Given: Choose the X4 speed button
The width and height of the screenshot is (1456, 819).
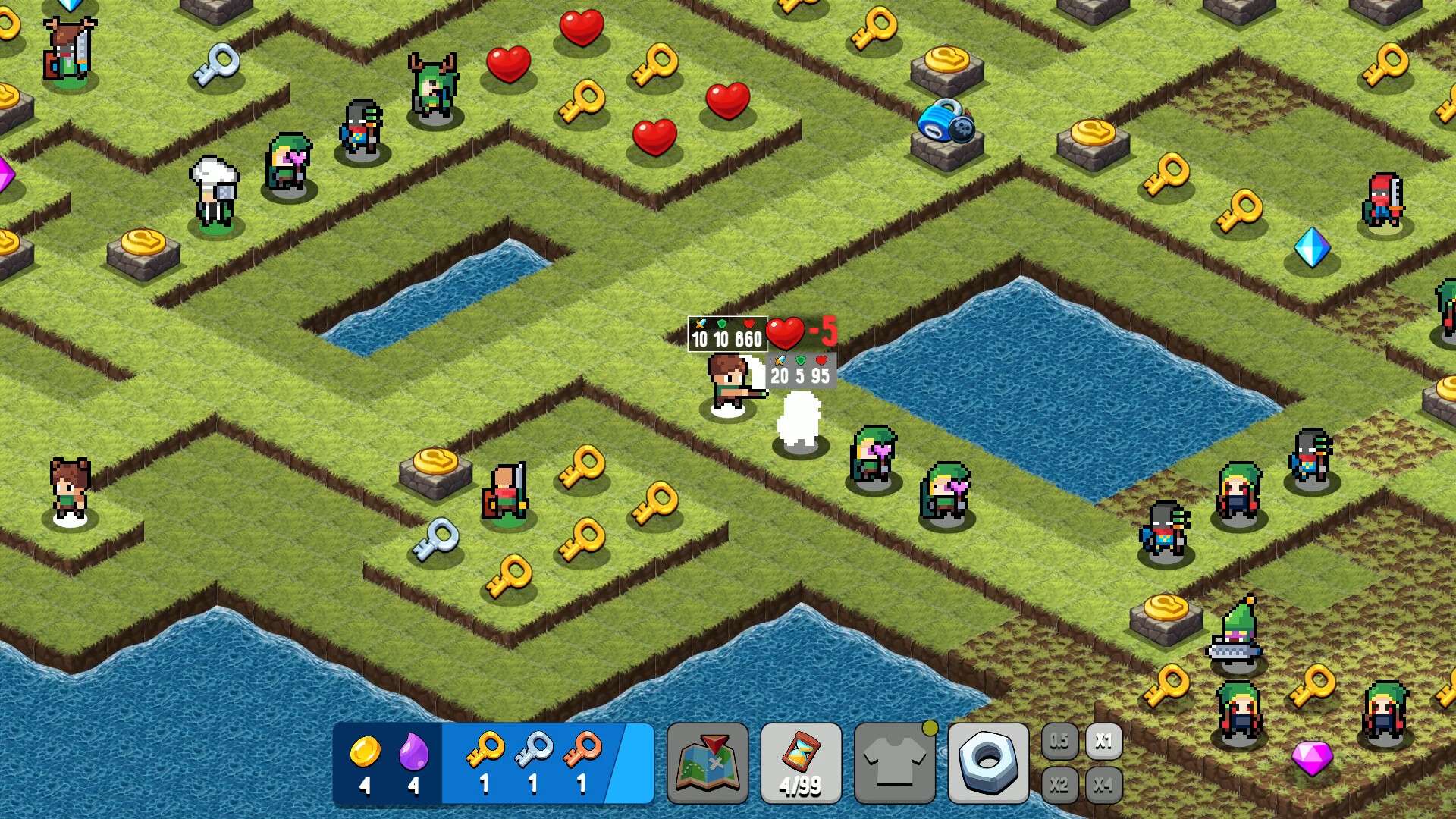Looking at the screenshot, I should [1103, 784].
